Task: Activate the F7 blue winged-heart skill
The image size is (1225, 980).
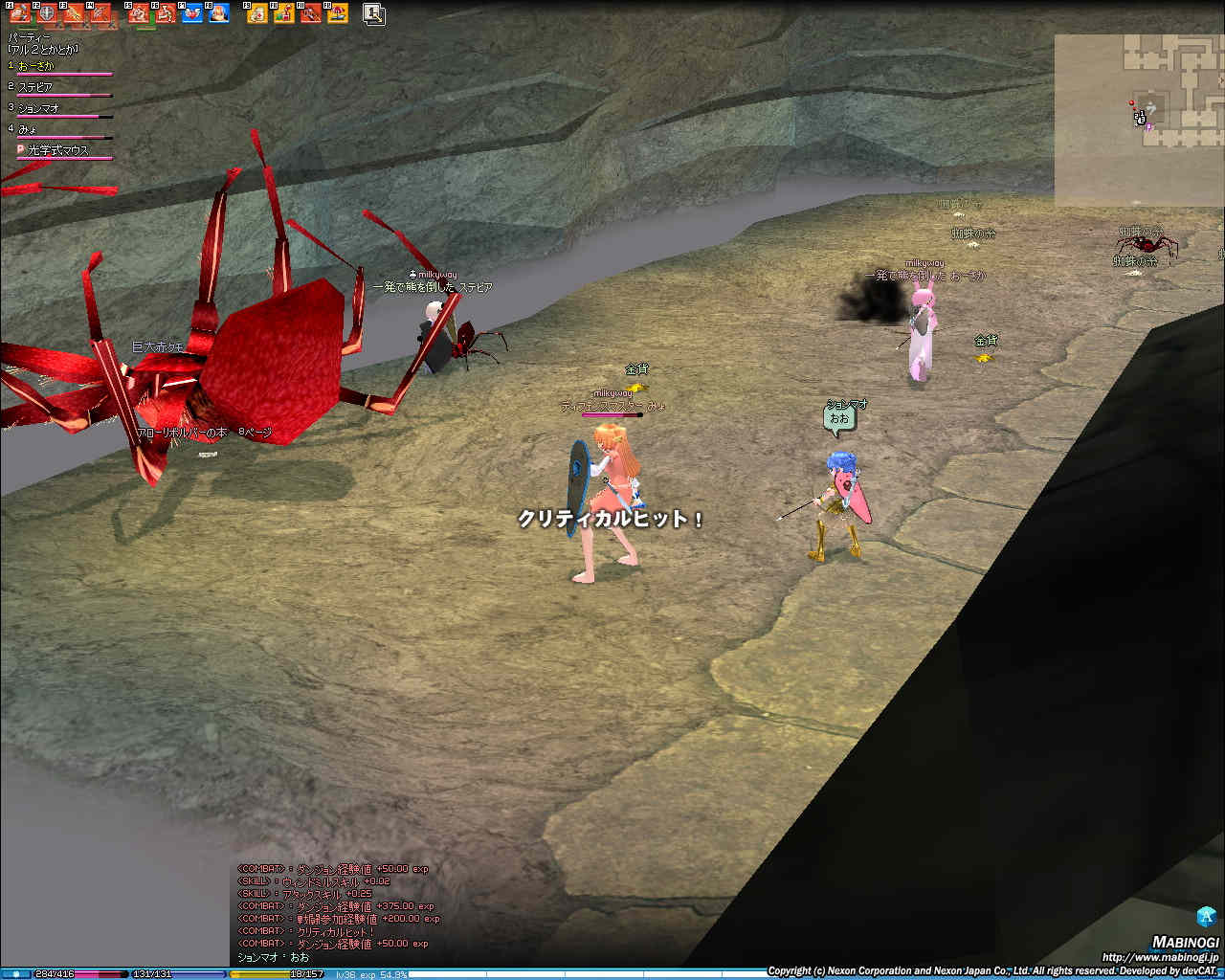Action: (192, 13)
